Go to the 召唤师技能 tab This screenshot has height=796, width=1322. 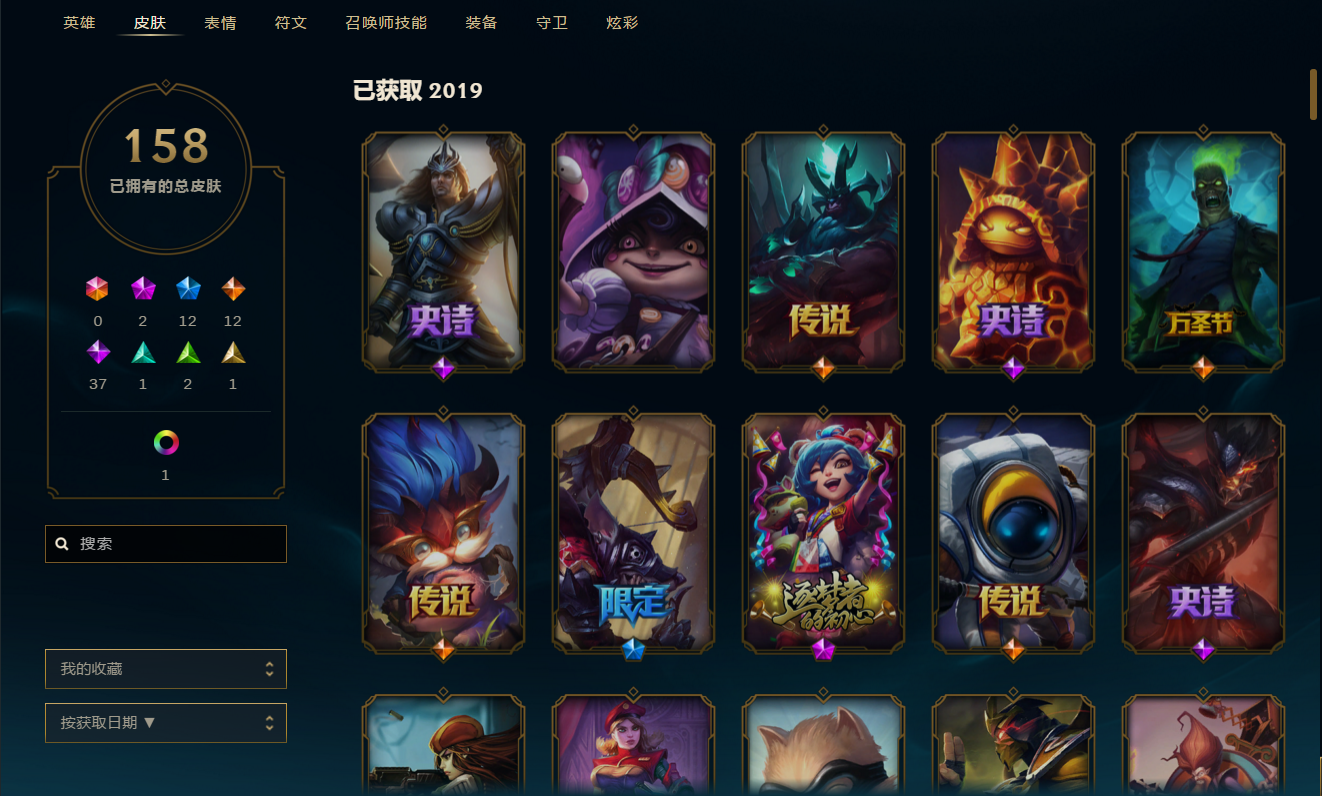pyautogui.click(x=386, y=22)
